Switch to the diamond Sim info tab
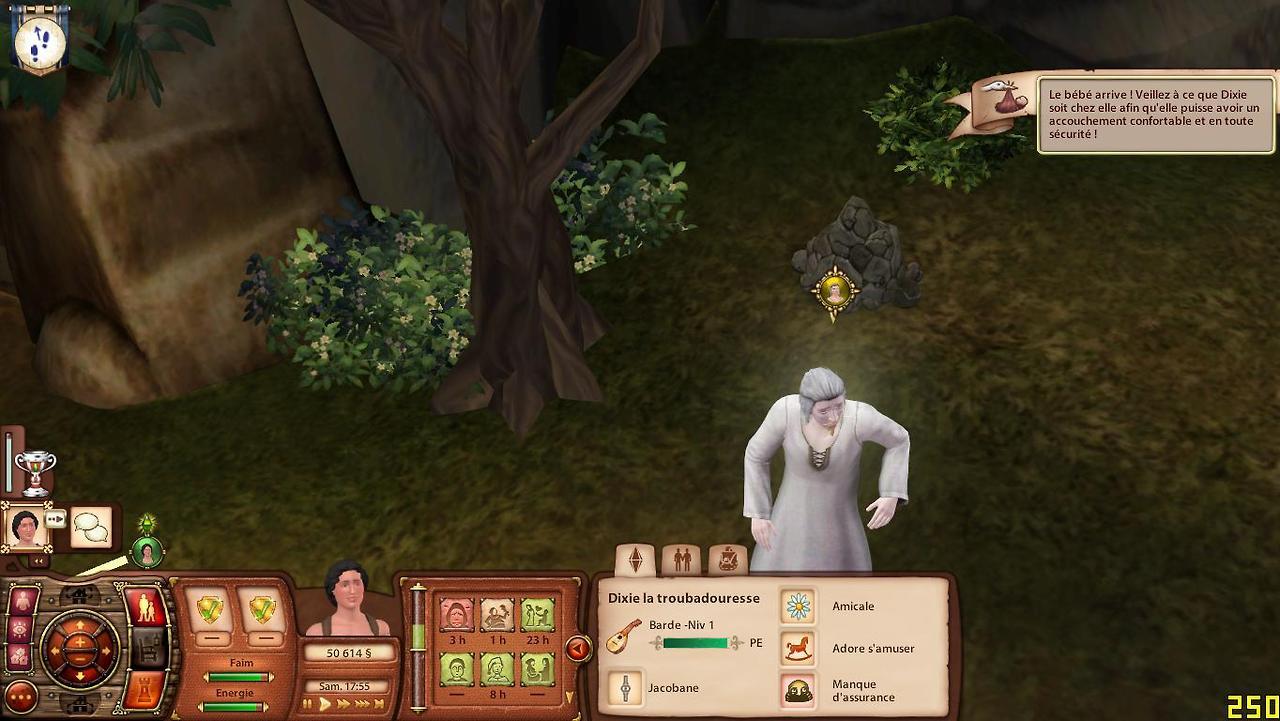The height and width of the screenshot is (721, 1280). 634,559
